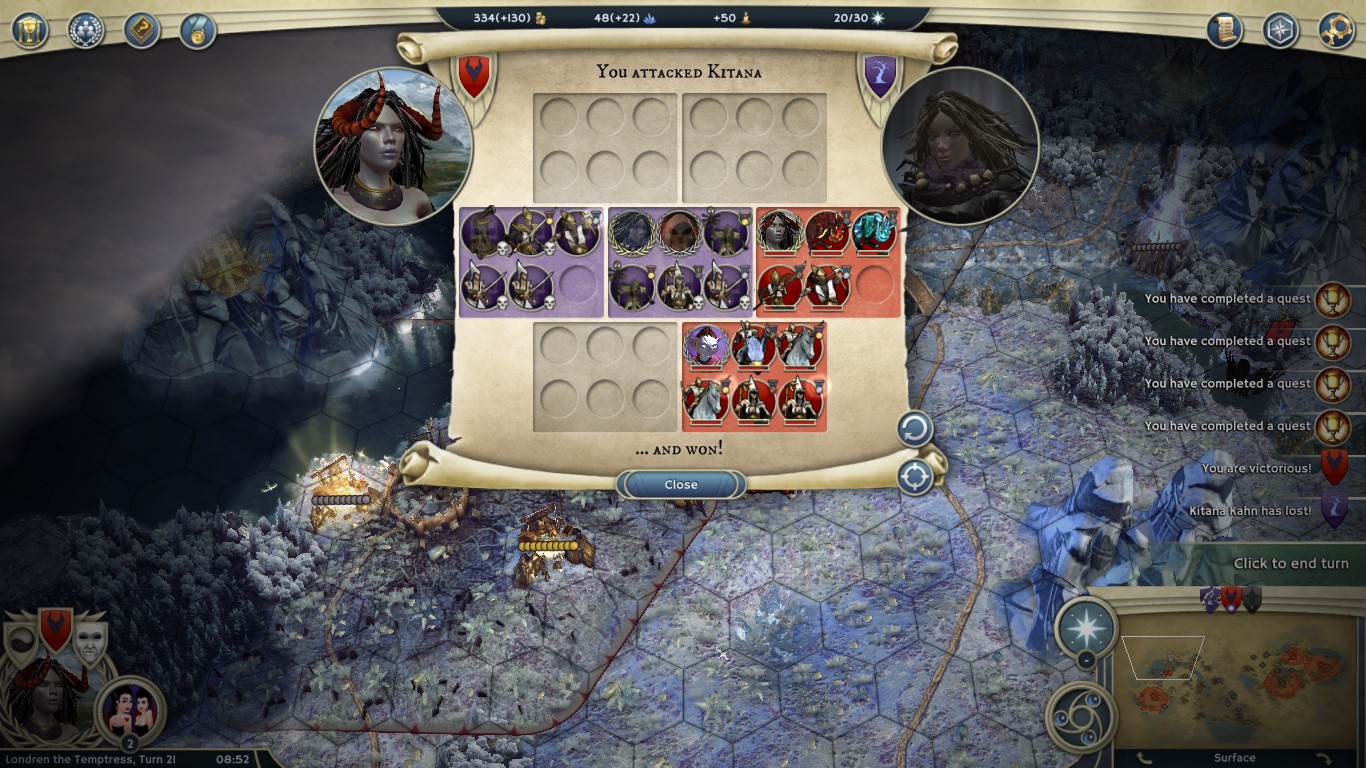
Task: Open the two-women research portrait icon
Action: click(129, 709)
